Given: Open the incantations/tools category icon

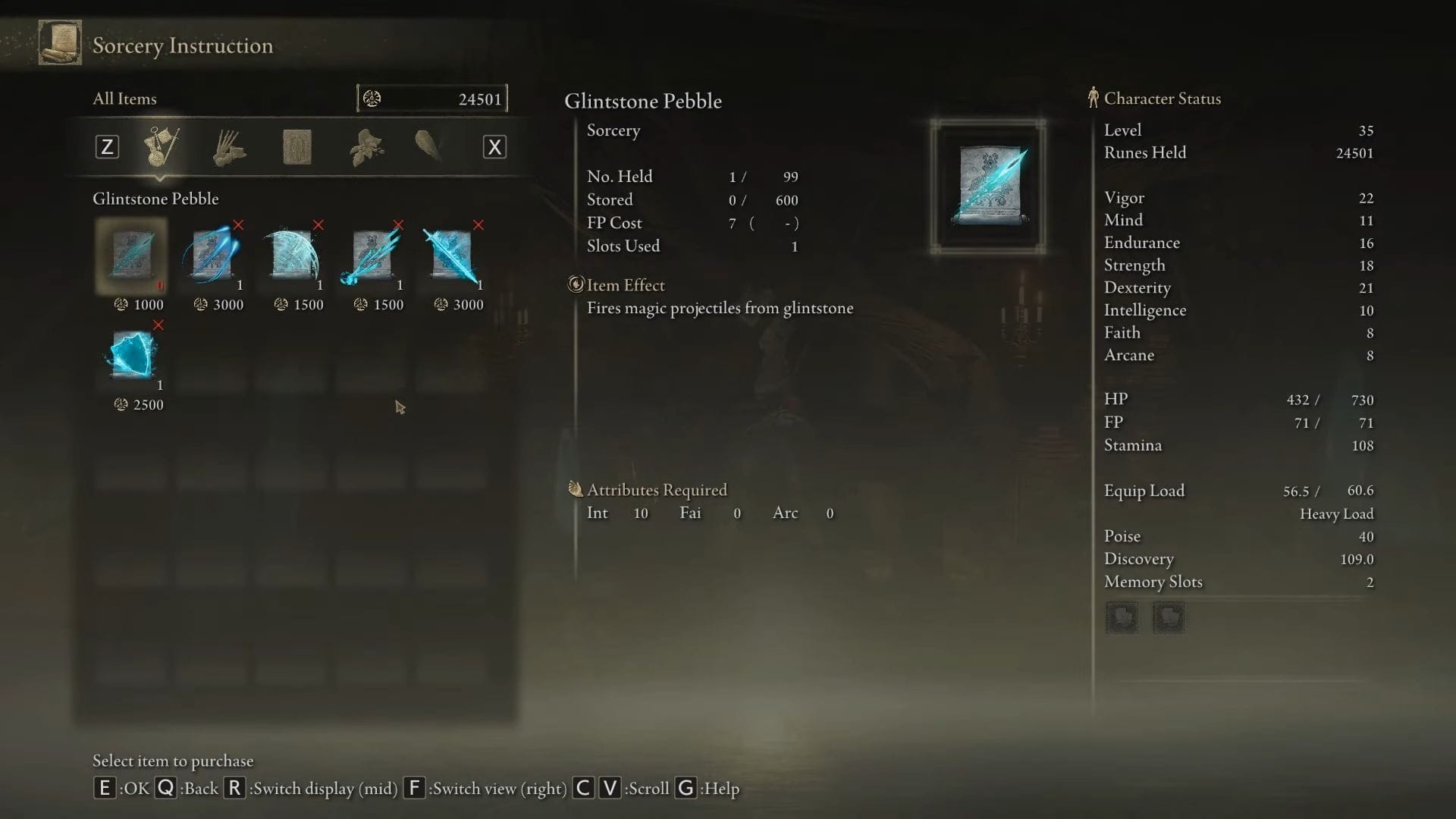Looking at the screenshot, I should [229, 146].
